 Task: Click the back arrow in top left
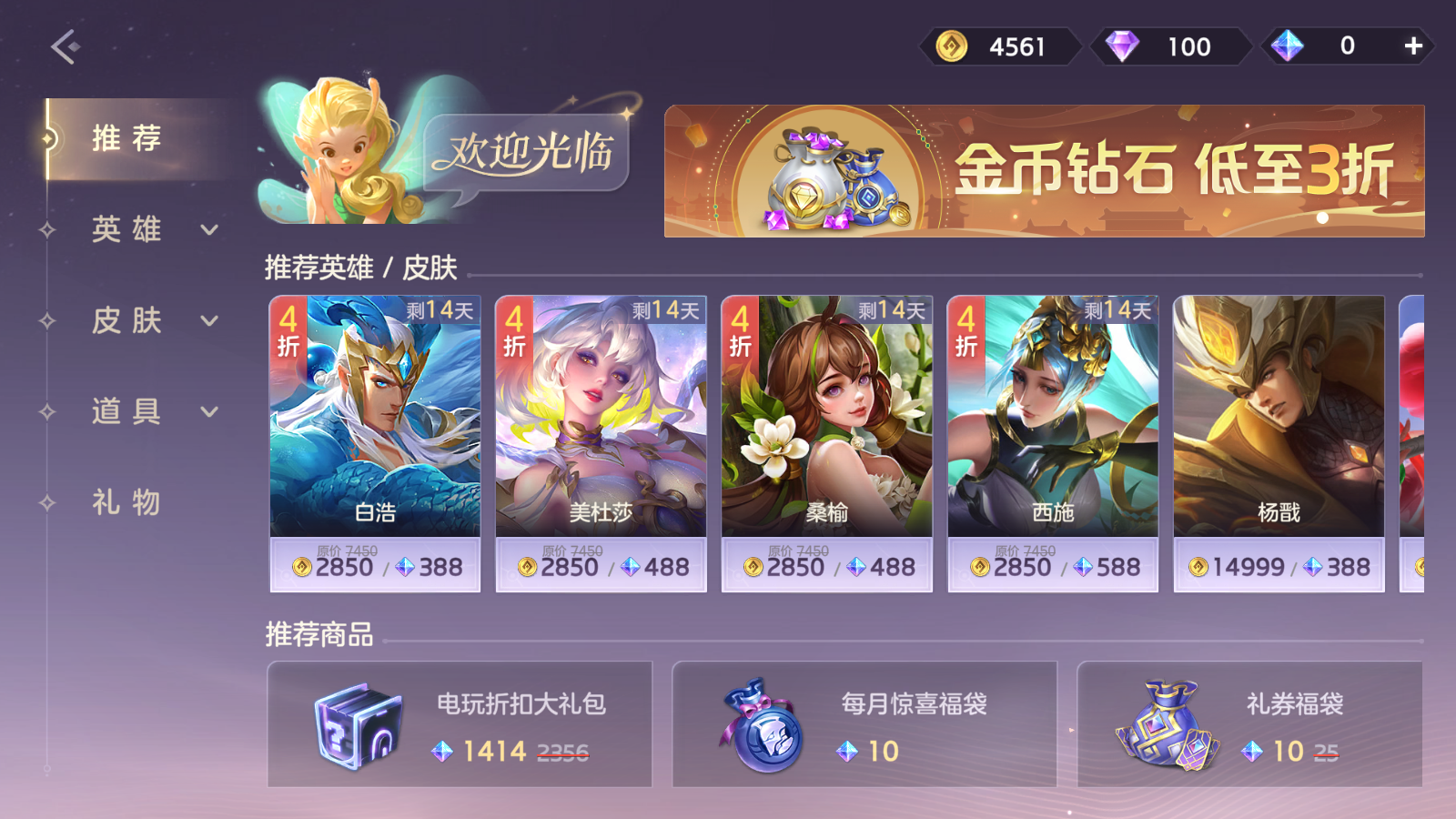pos(61,45)
